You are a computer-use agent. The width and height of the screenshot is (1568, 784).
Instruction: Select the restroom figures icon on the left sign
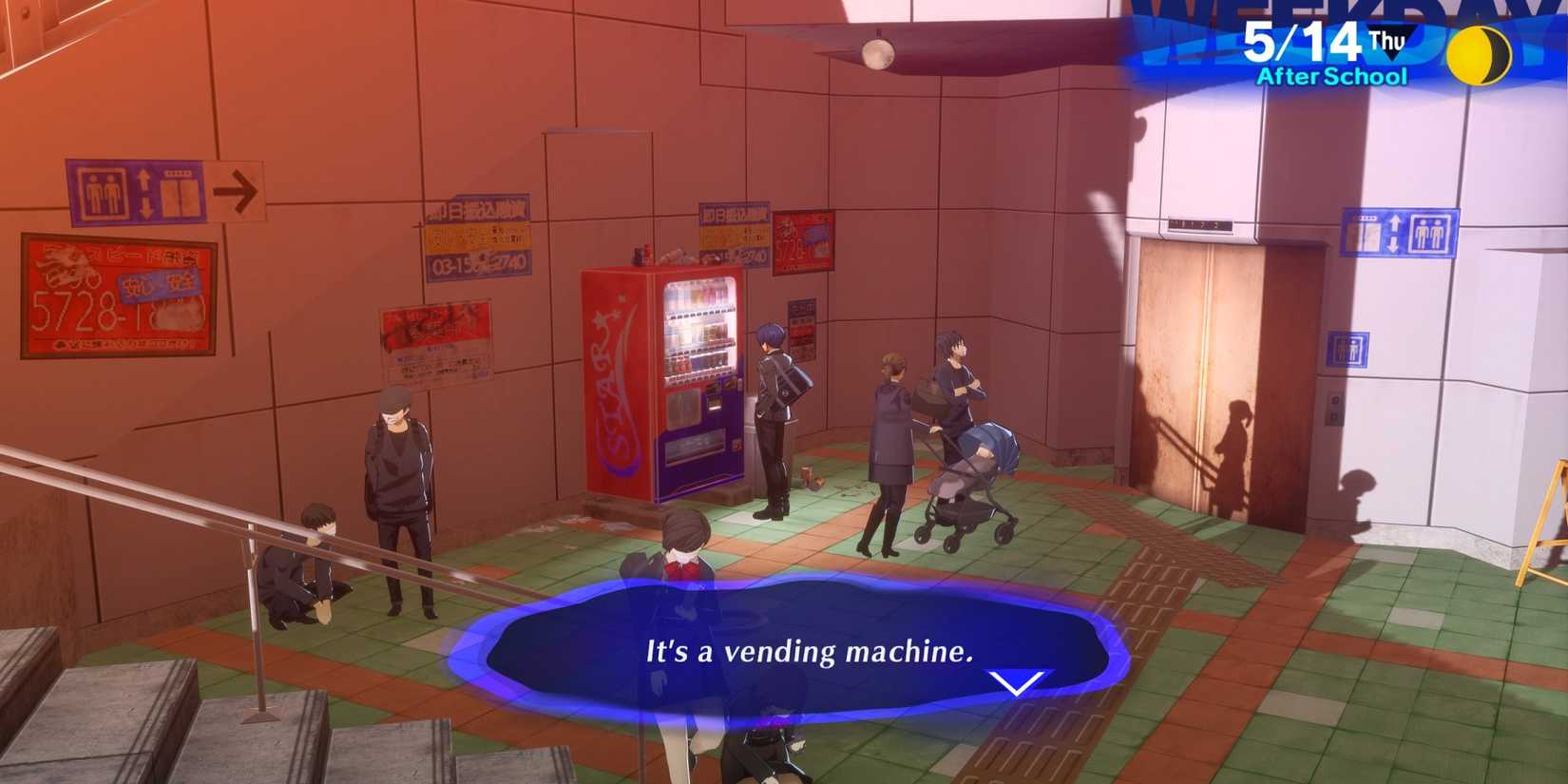tap(100, 190)
